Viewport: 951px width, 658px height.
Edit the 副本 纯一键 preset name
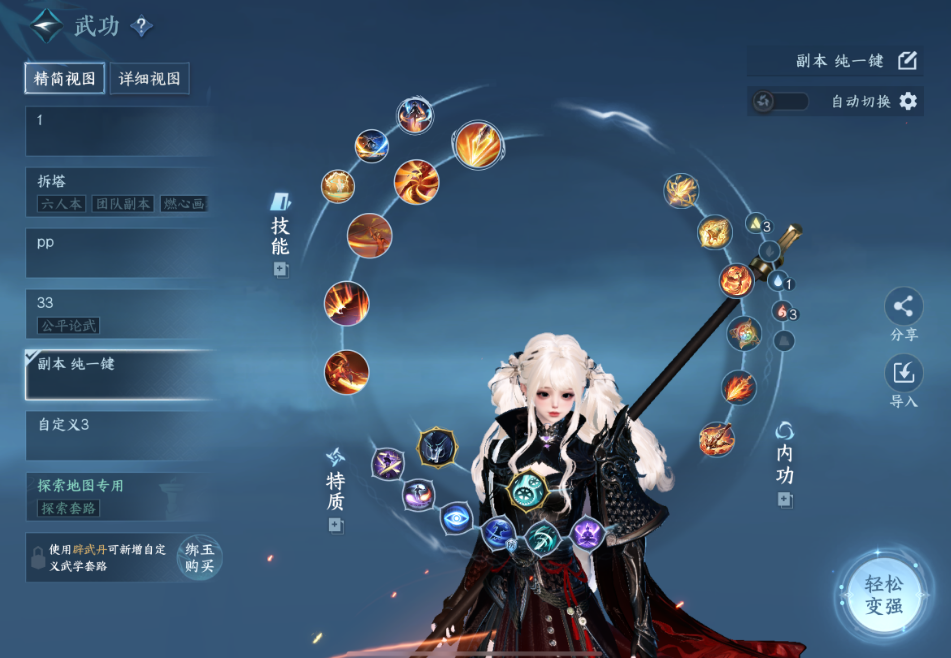907,61
